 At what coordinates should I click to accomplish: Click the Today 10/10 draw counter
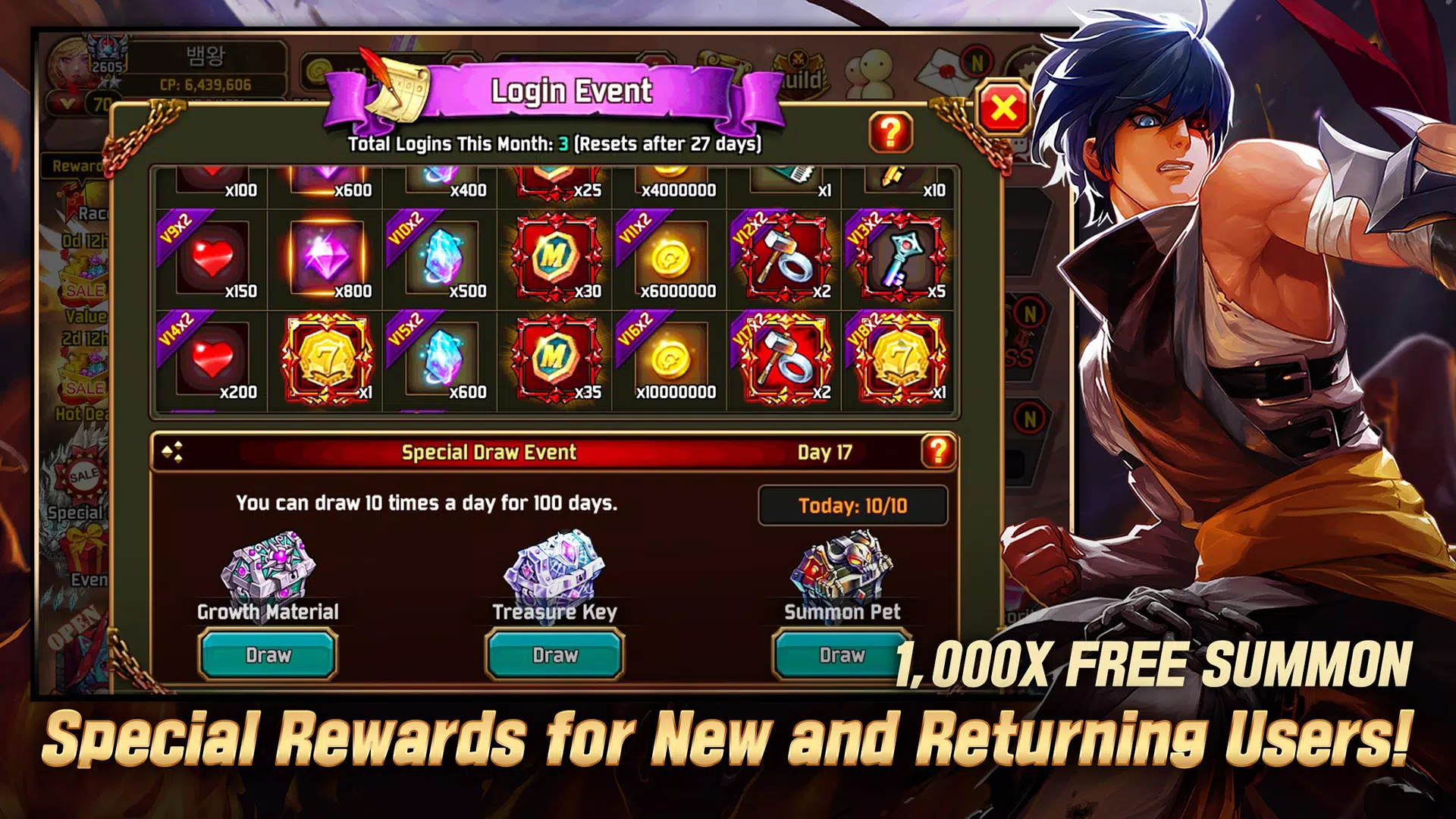(x=853, y=505)
